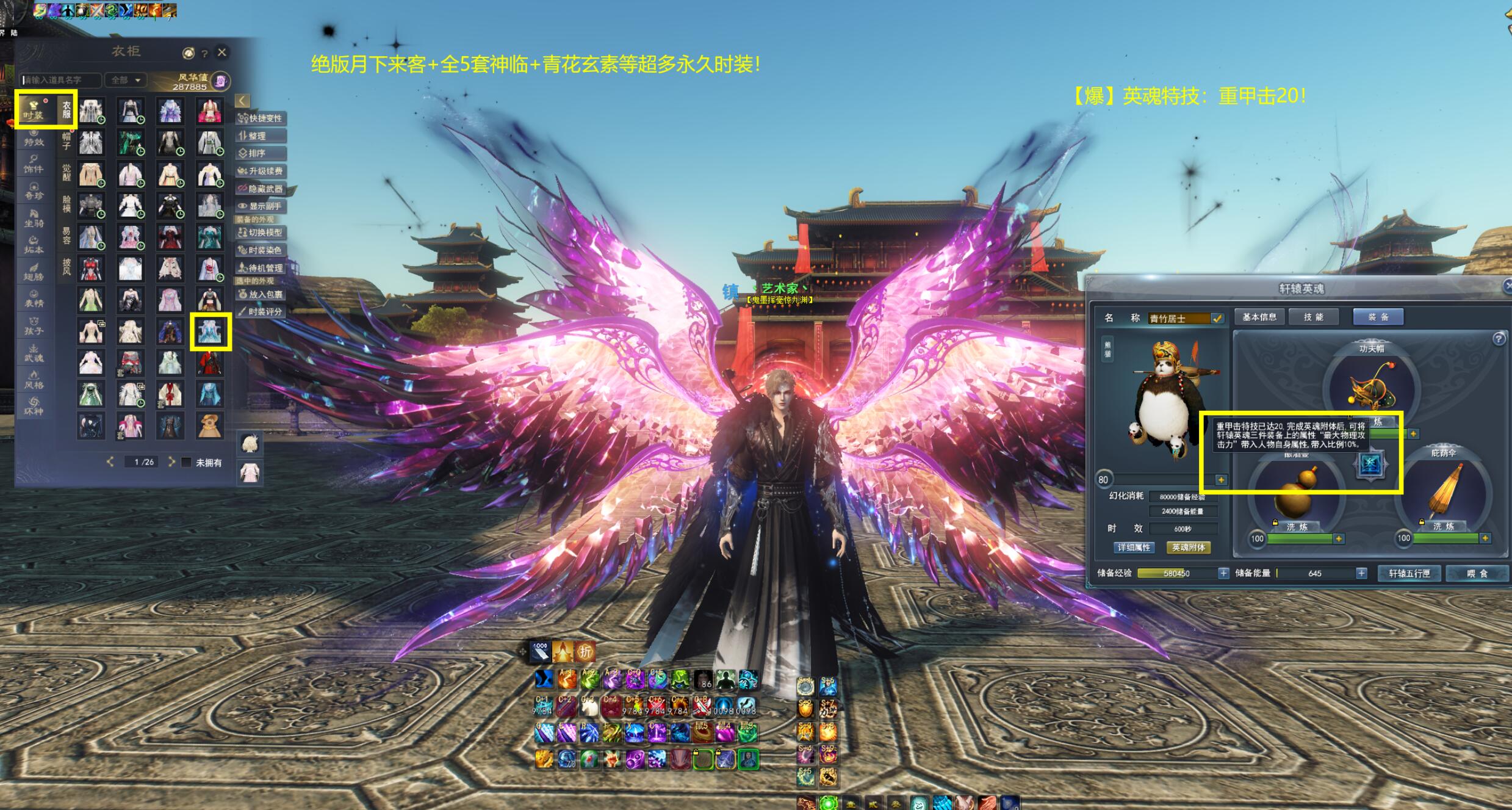Viewport: 1512px width, 810px height.
Task: Open the 全部 filter dropdown
Action: [126, 80]
